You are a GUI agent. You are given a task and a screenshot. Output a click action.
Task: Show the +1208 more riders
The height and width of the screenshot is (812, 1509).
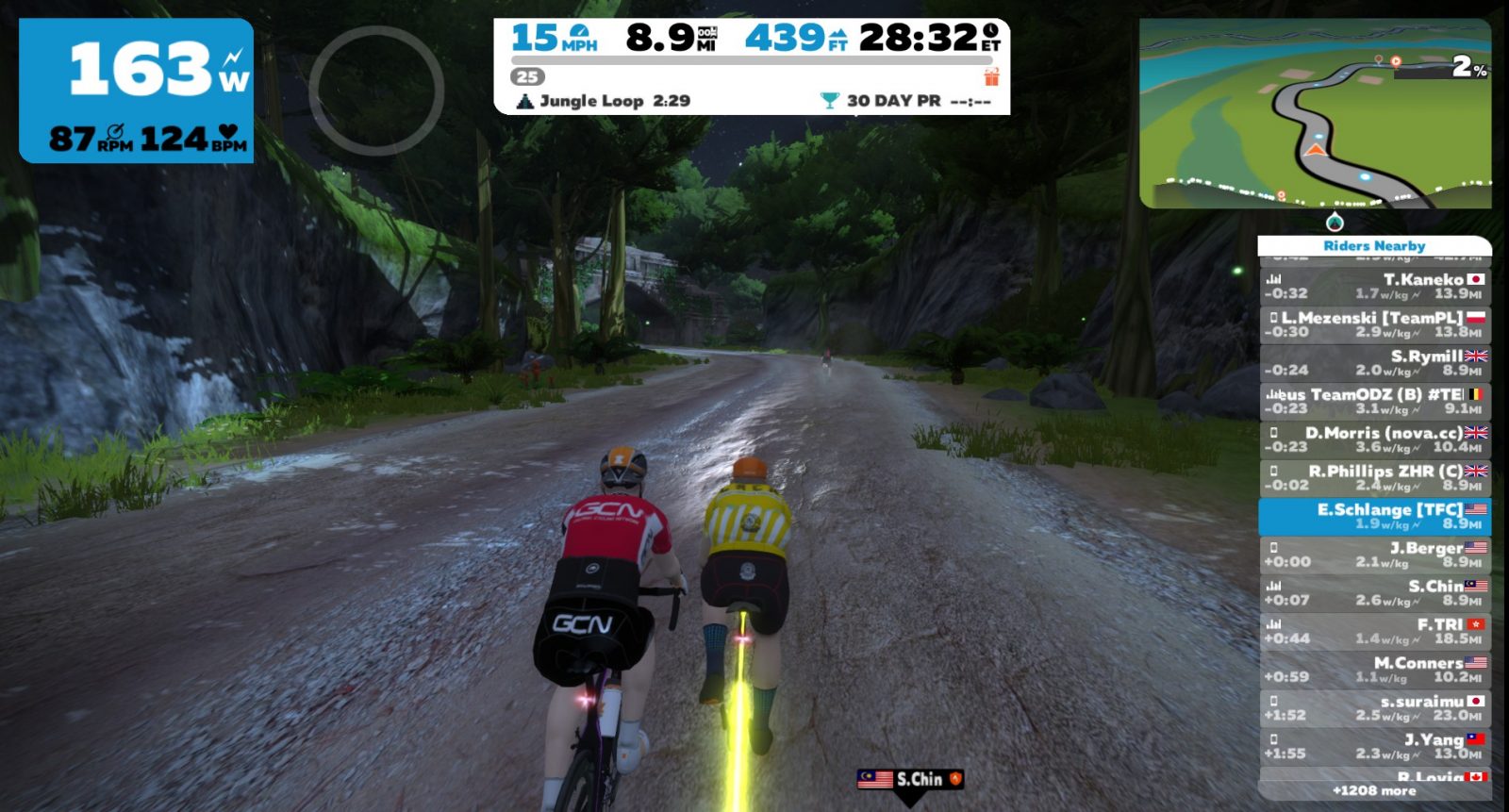coord(1374,790)
